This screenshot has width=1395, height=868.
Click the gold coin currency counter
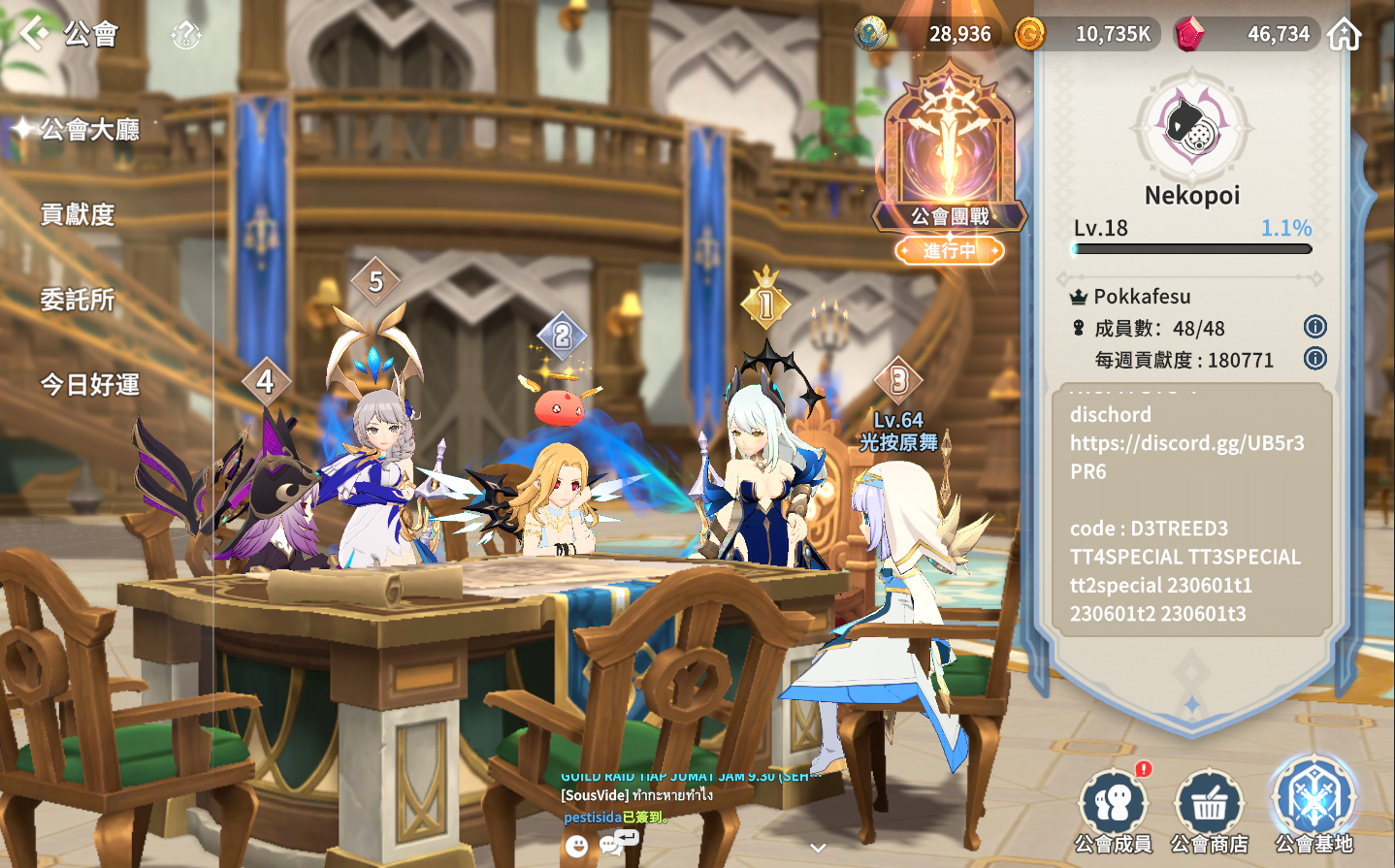coord(1085,34)
